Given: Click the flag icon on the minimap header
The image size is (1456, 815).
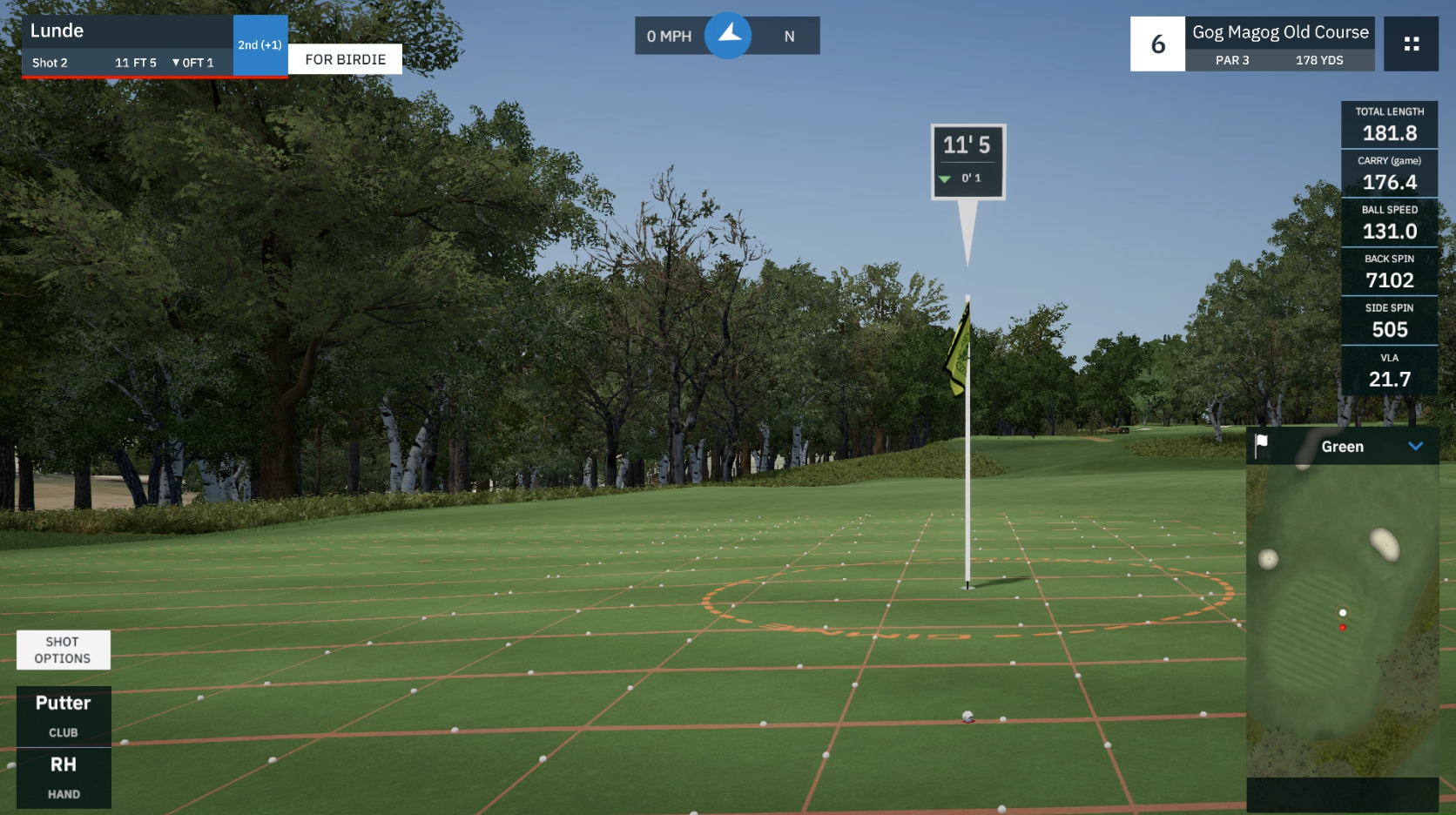Looking at the screenshot, I should (1261, 446).
